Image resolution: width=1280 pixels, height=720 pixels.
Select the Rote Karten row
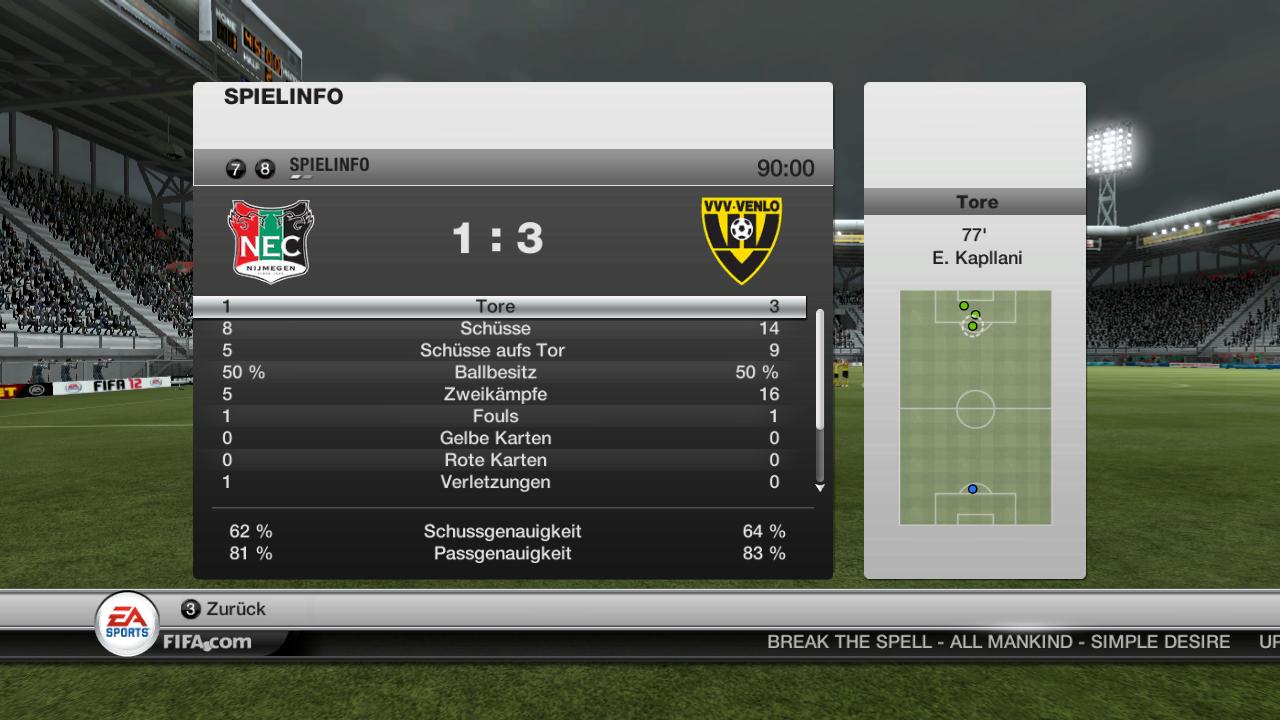coord(497,461)
